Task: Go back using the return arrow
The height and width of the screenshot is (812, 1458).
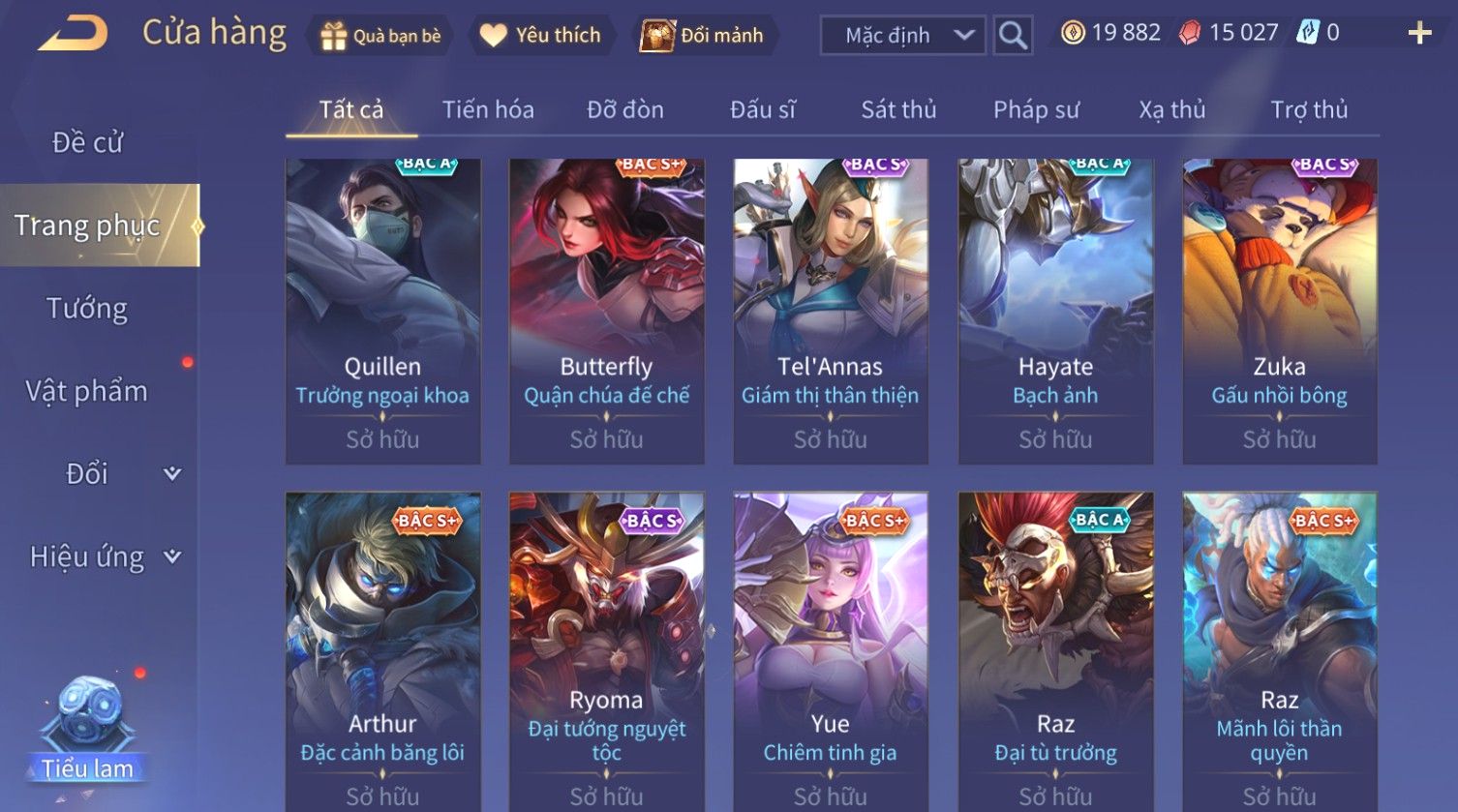Action: click(73, 34)
